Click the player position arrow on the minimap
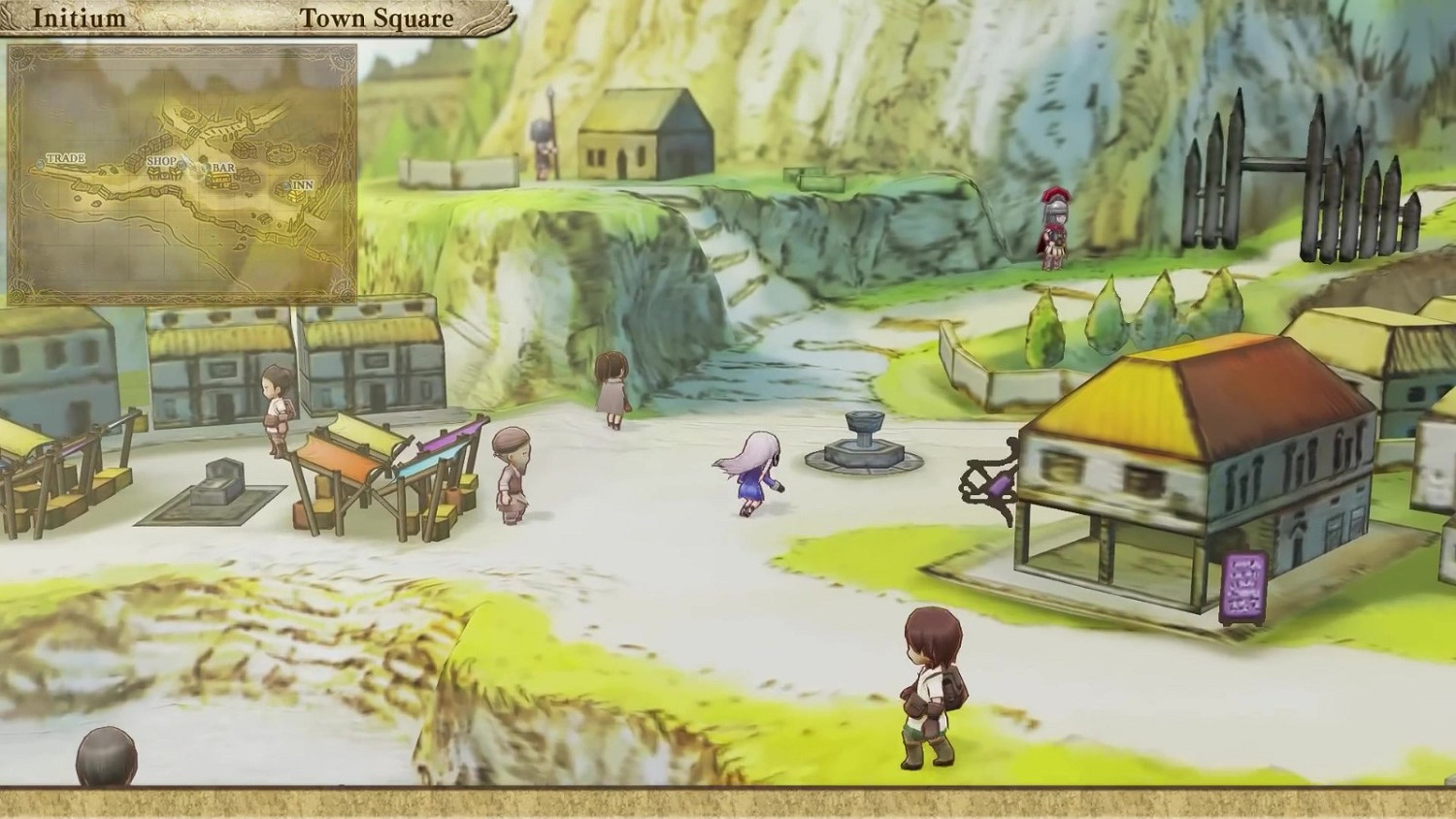 188,163
